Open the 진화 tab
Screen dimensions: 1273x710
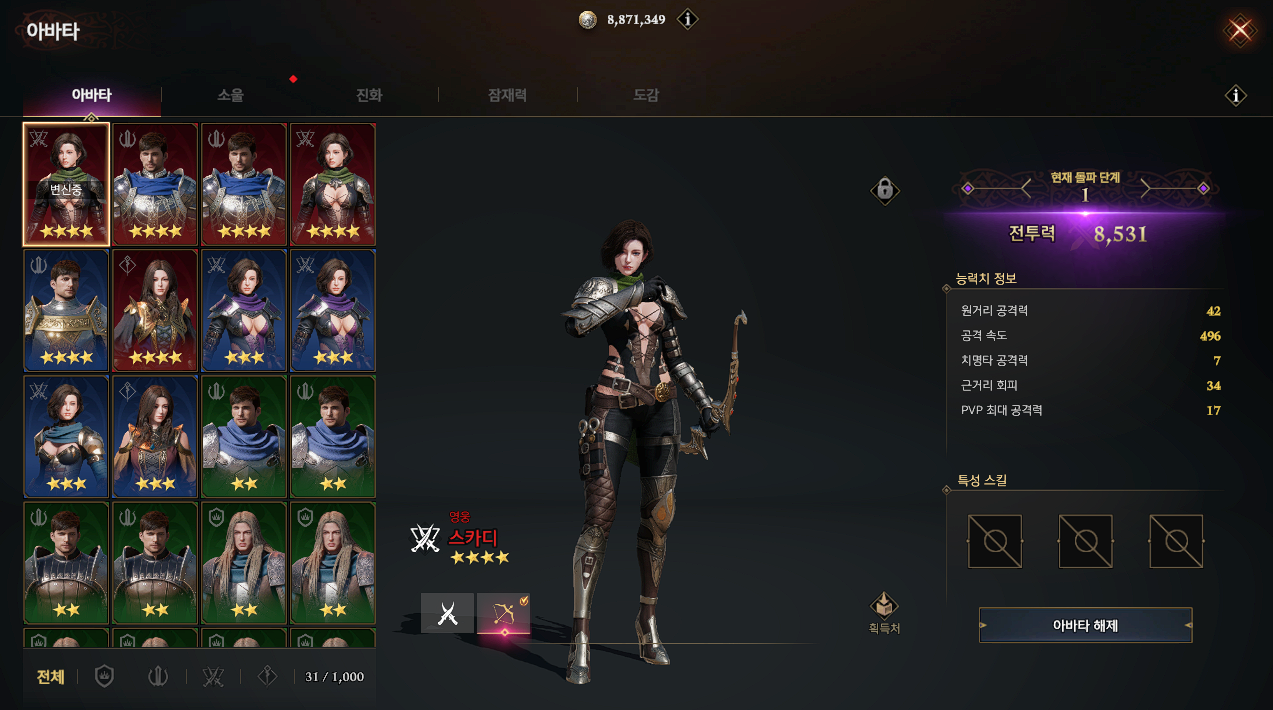coord(369,96)
